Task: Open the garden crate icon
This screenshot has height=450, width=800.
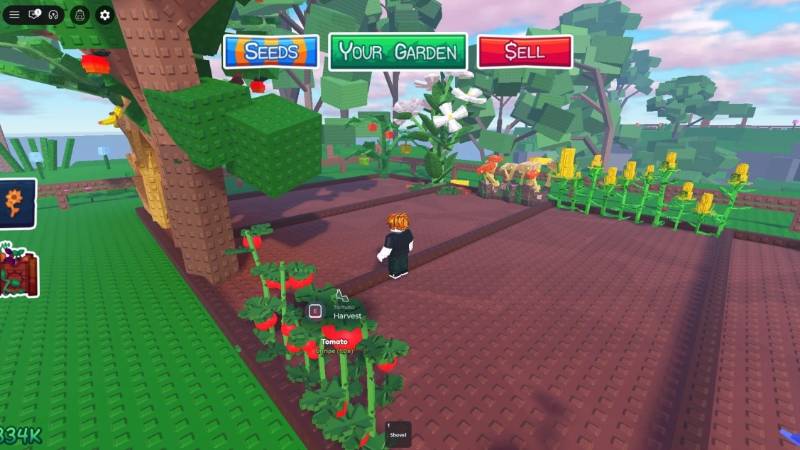Action: [17, 272]
